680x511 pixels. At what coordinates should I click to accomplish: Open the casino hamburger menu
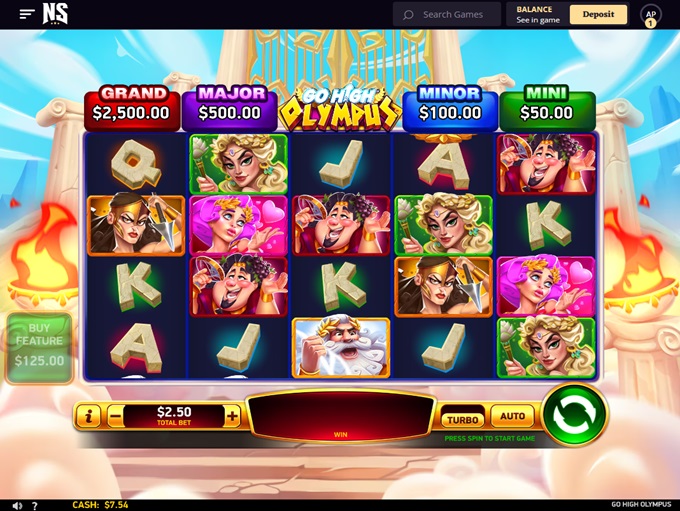tap(27, 14)
